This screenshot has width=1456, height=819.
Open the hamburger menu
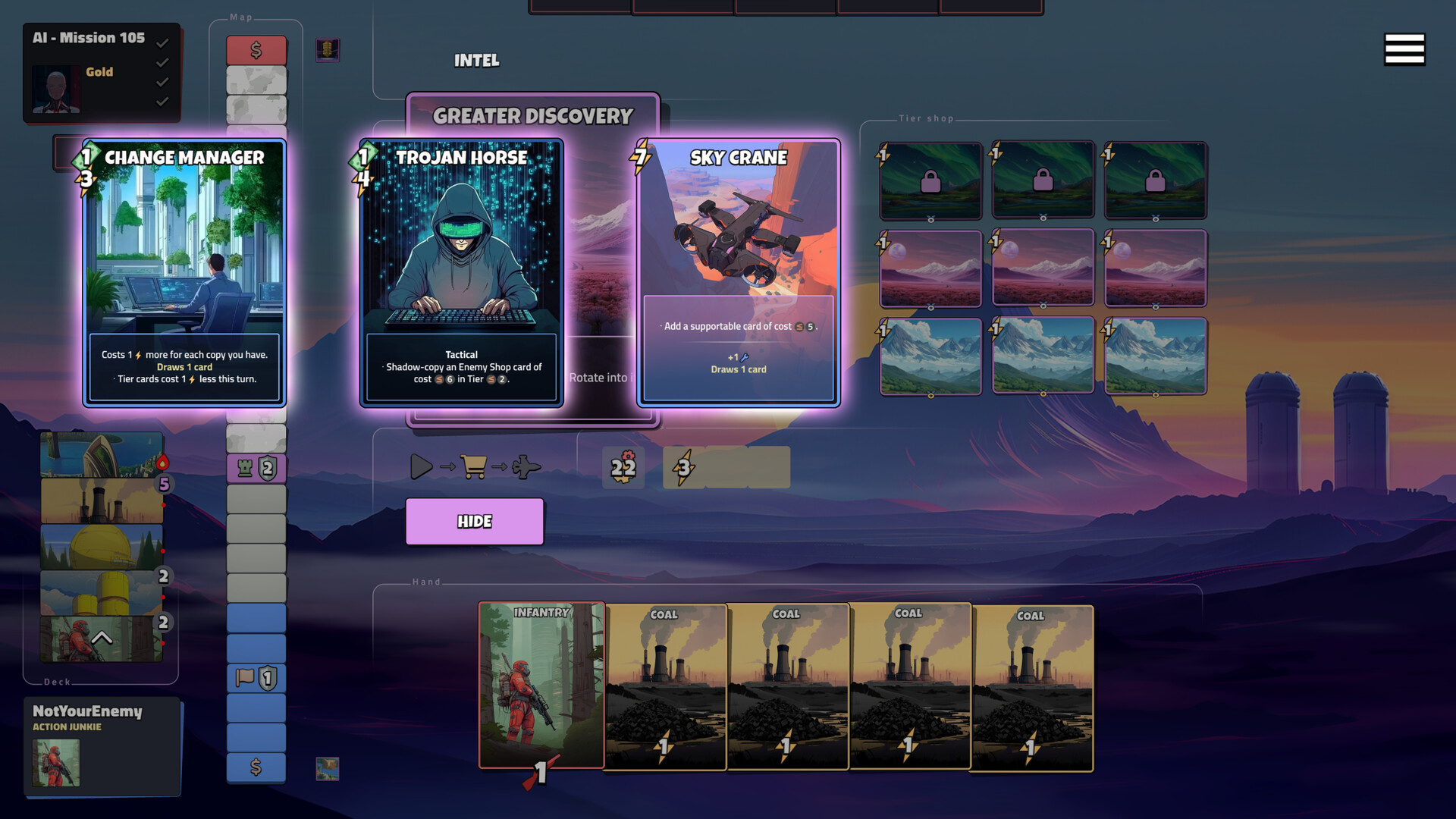1404,50
